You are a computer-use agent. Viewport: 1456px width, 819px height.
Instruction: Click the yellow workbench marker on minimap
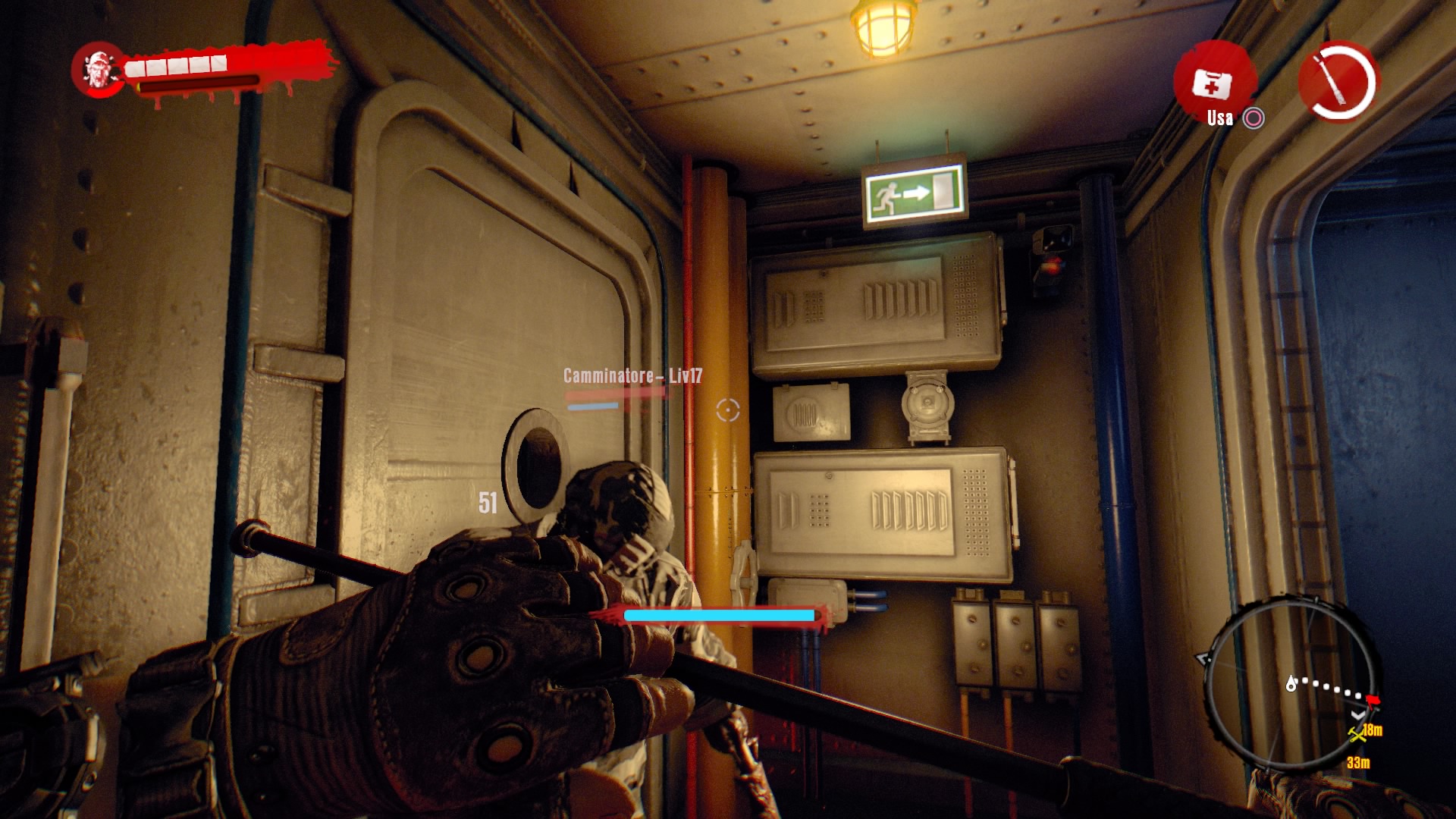(x=1357, y=733)
